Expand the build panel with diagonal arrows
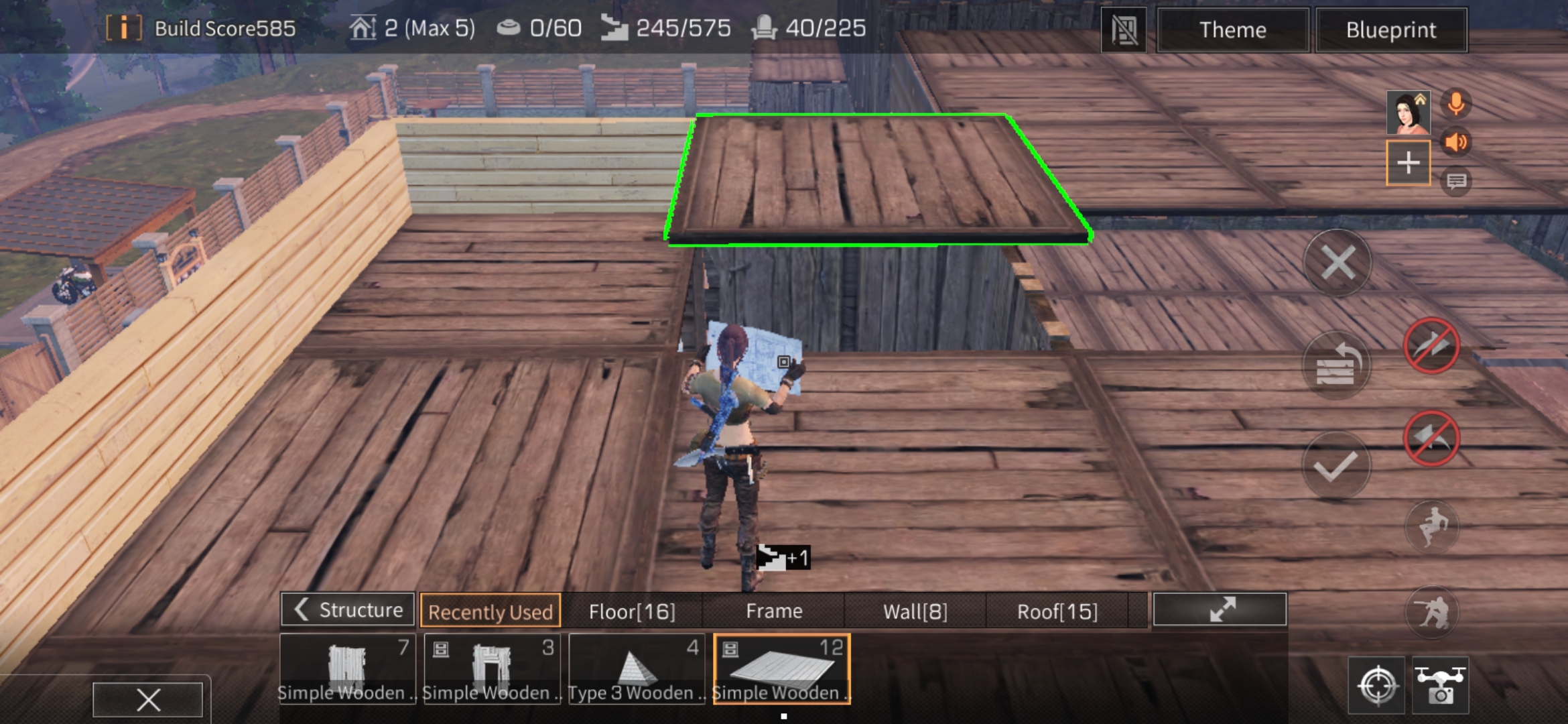The height and width of the screenshot is (724, 1568). (1221, 611)
